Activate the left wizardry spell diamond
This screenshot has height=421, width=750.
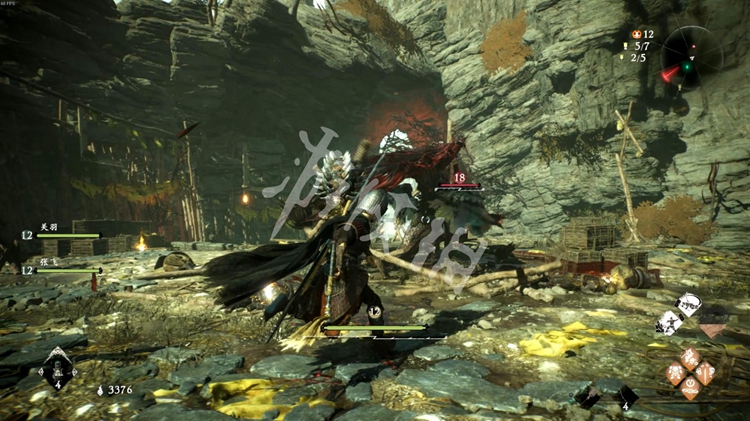click(675, 372)
